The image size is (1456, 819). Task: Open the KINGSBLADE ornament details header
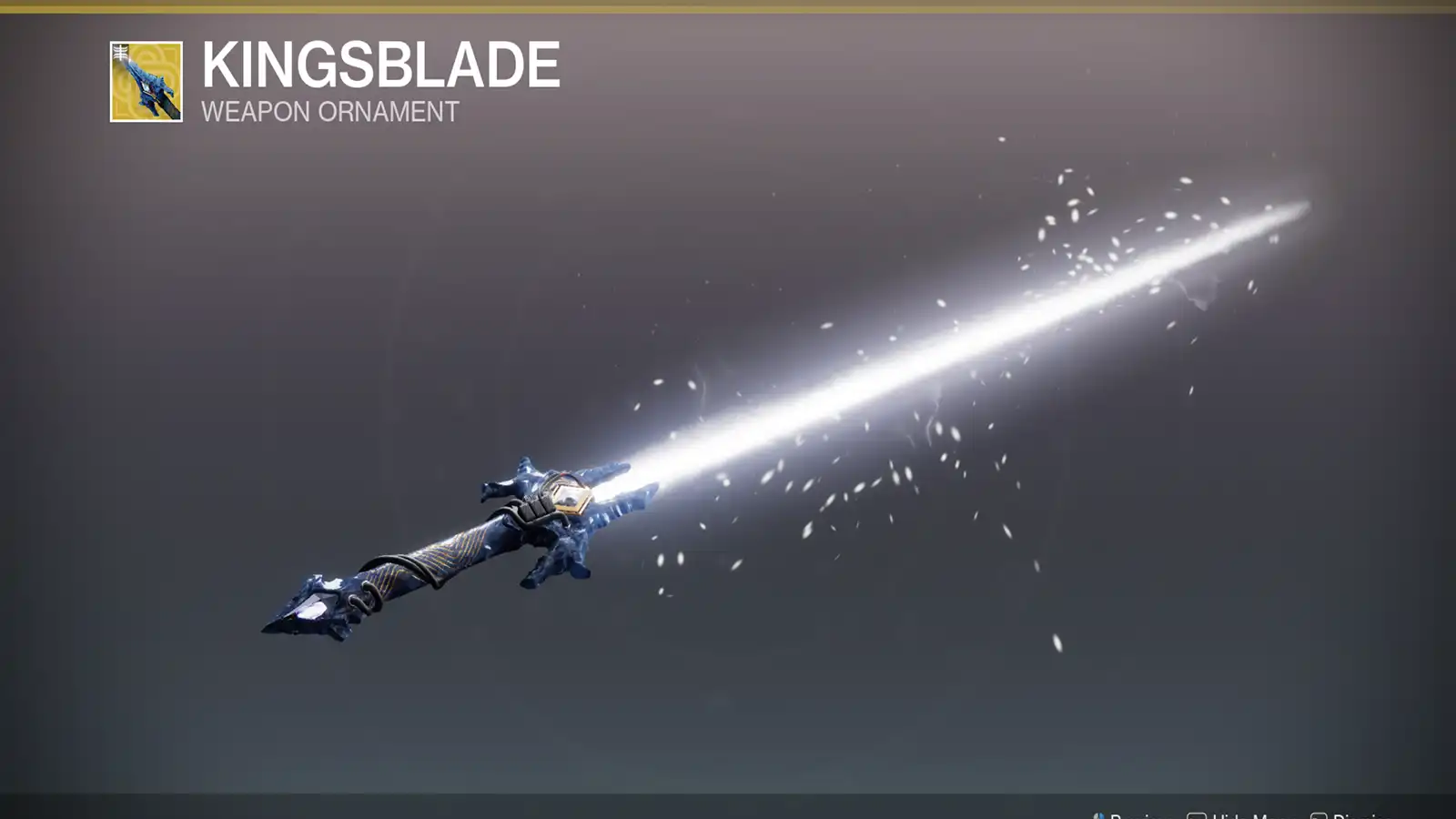(x=379, y=64)
